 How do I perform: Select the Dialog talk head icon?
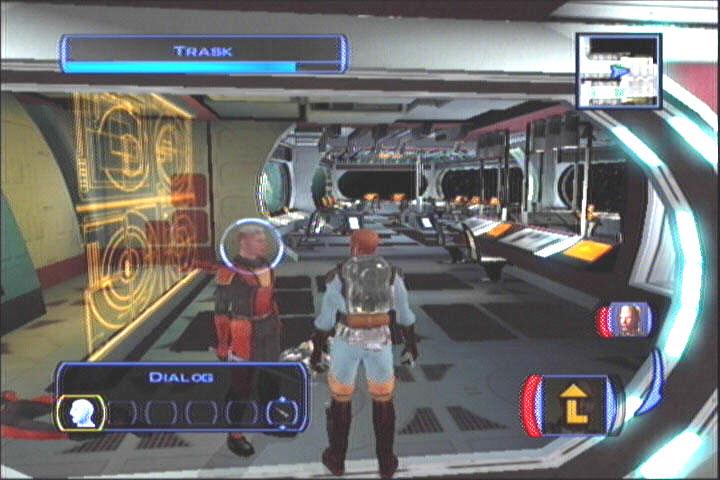(x=82, y=412)
